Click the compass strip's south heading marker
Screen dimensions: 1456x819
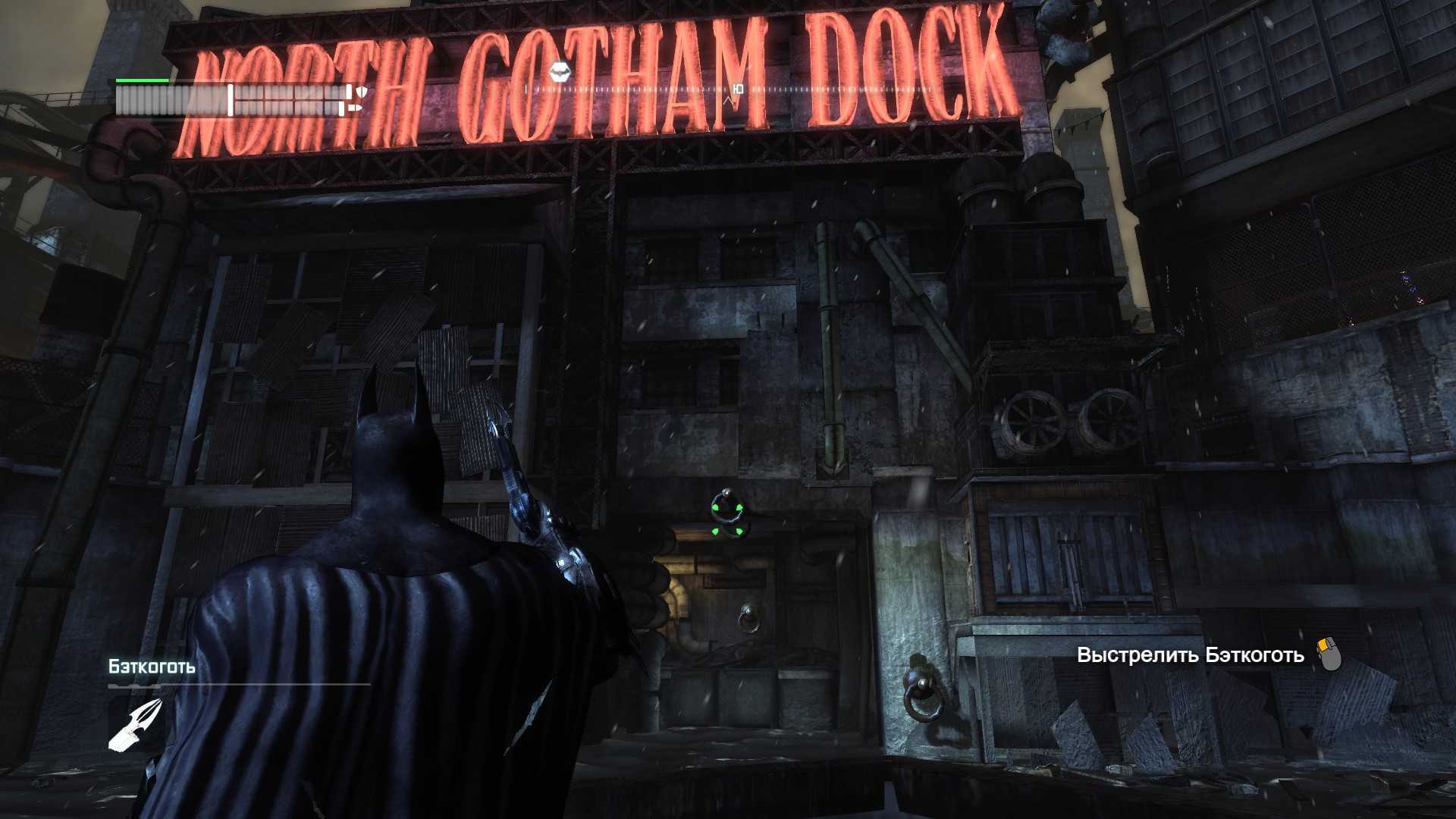point(739,89)
